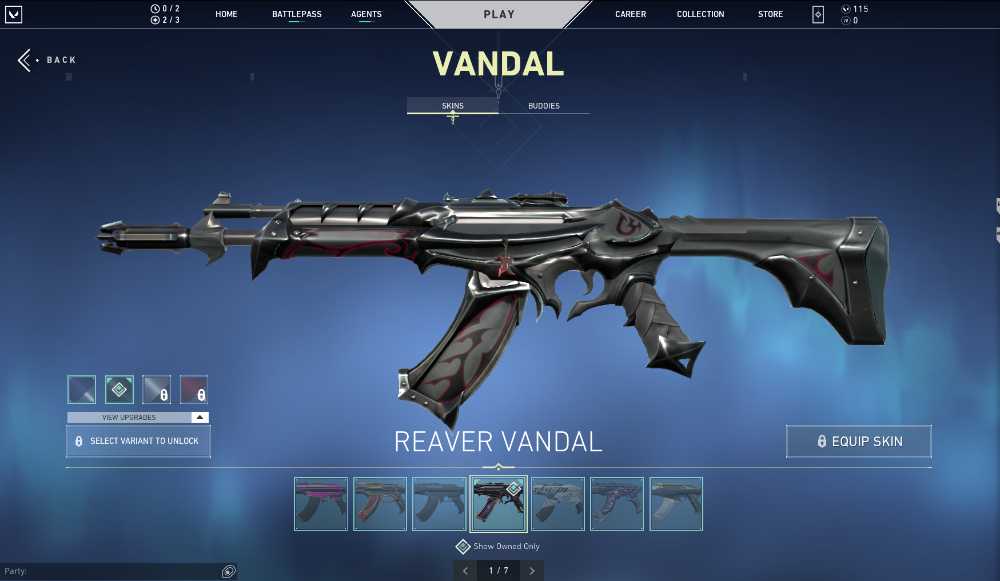
Task: Select the pink-striped Vandal skin thumbnail
Action: pos(321,503)
